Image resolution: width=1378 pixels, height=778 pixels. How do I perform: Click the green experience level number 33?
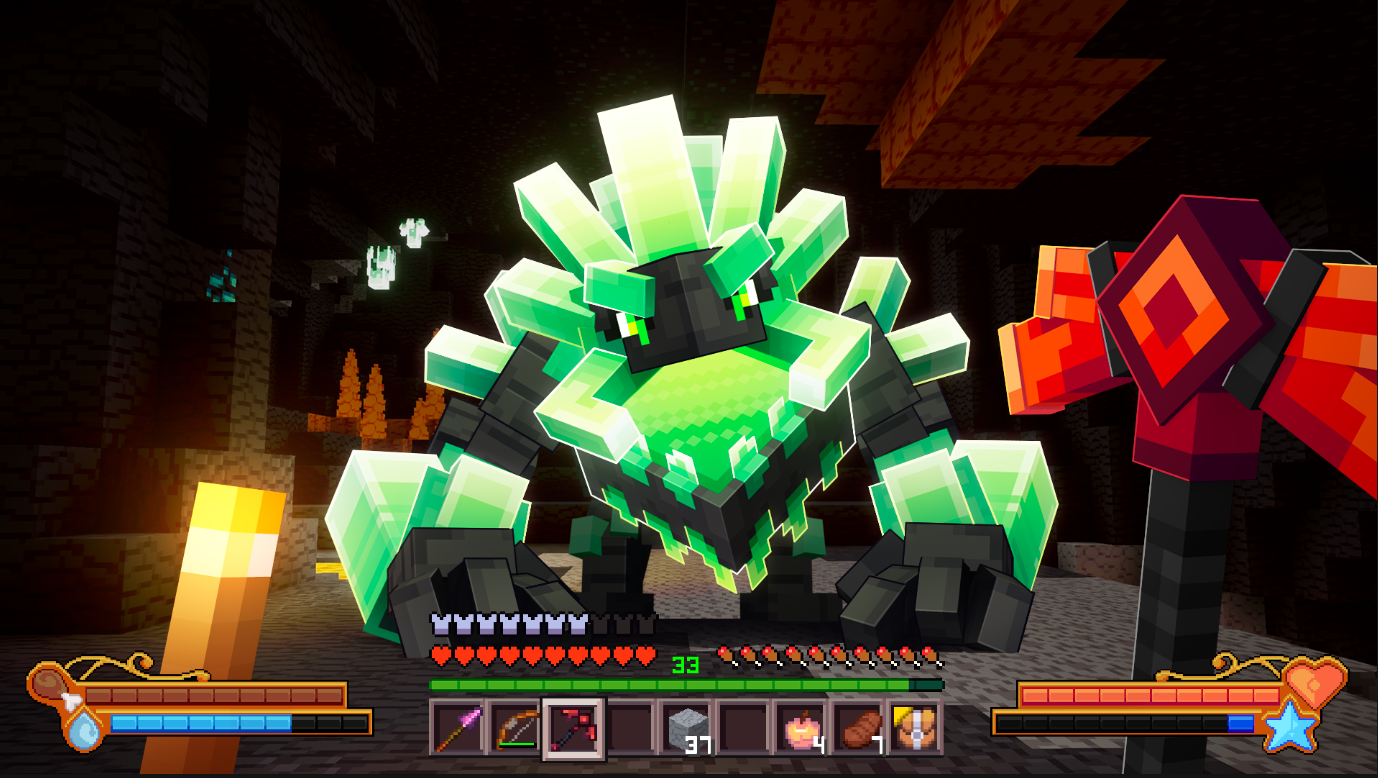[686, 663]
